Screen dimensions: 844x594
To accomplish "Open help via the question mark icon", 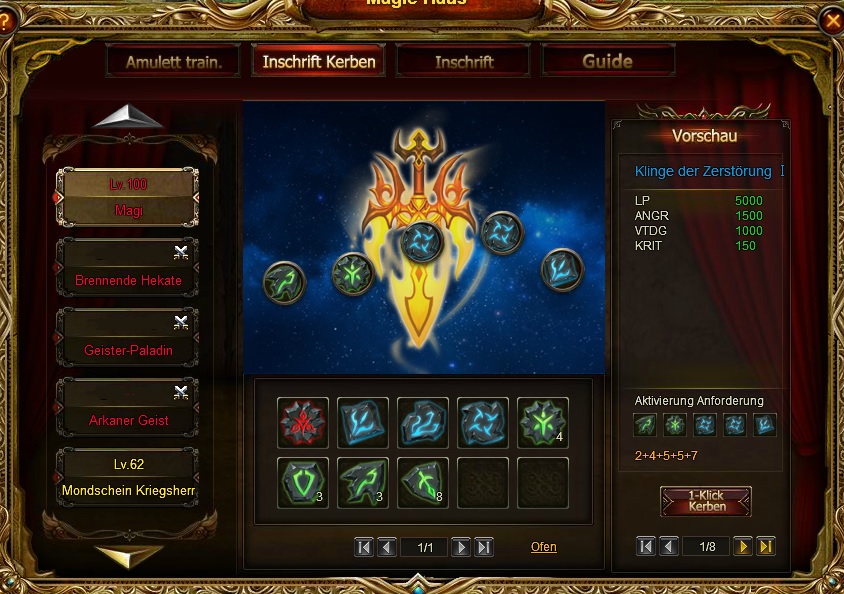I will (6, 19).
